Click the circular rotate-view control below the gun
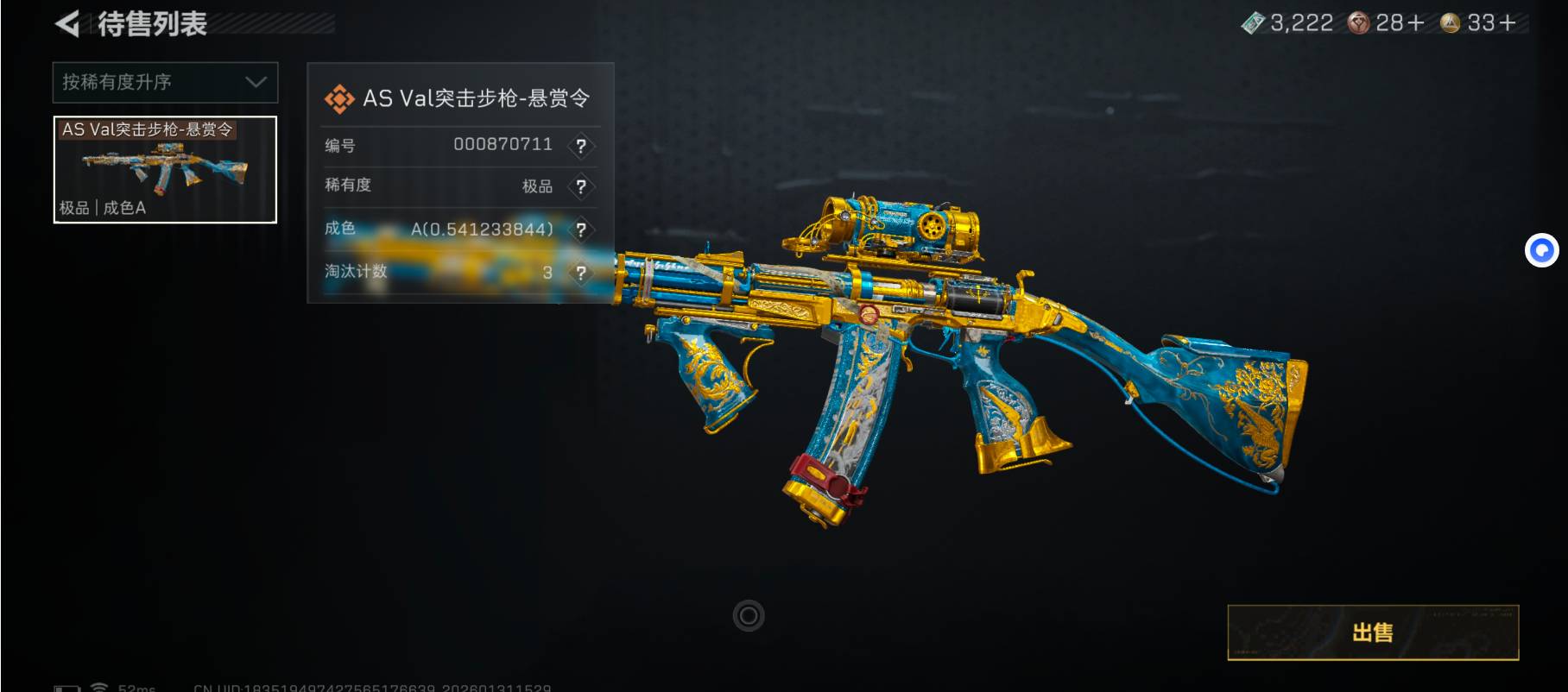Image resolution: width=1568 pixels, height=692 pixels. point(749,616)
